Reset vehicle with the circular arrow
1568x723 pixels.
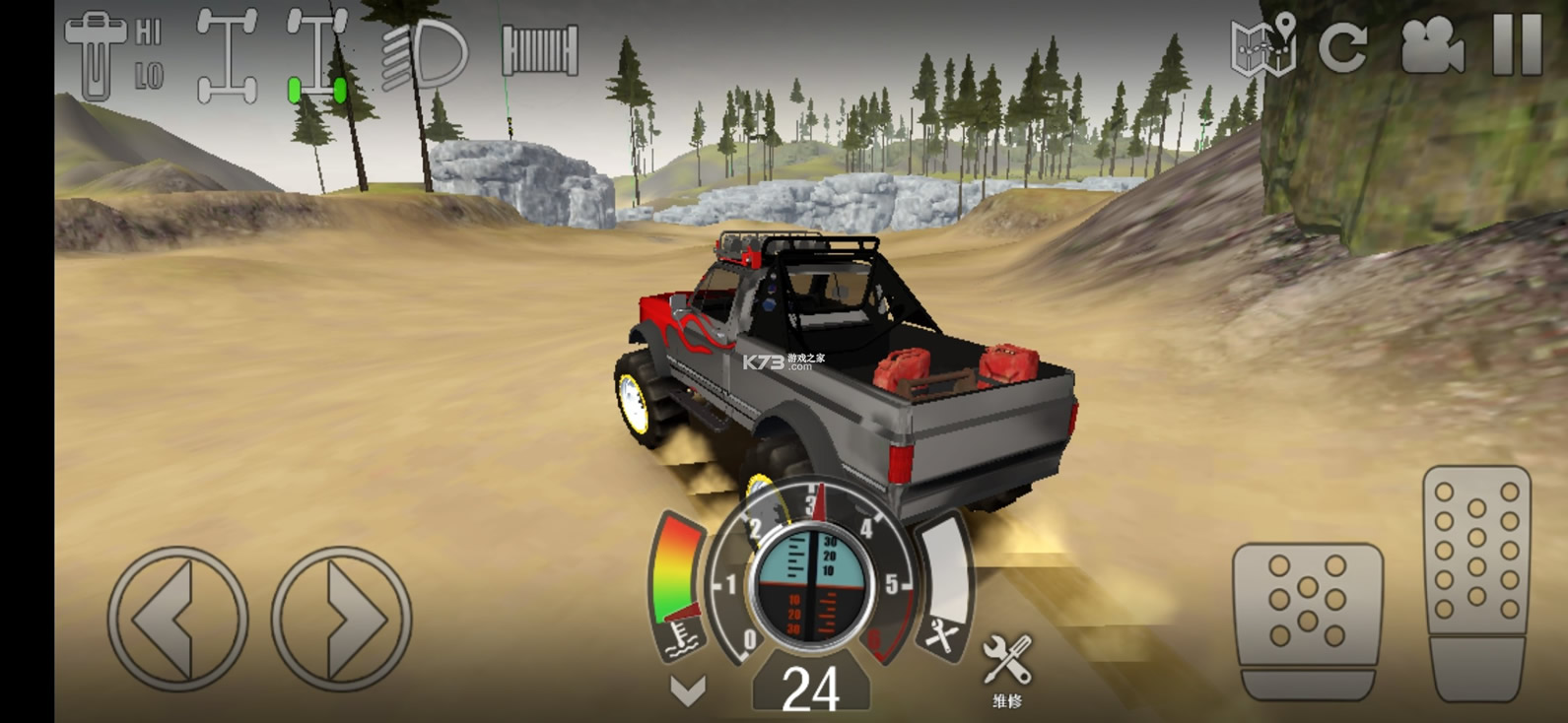click(x=1342, y=45)
